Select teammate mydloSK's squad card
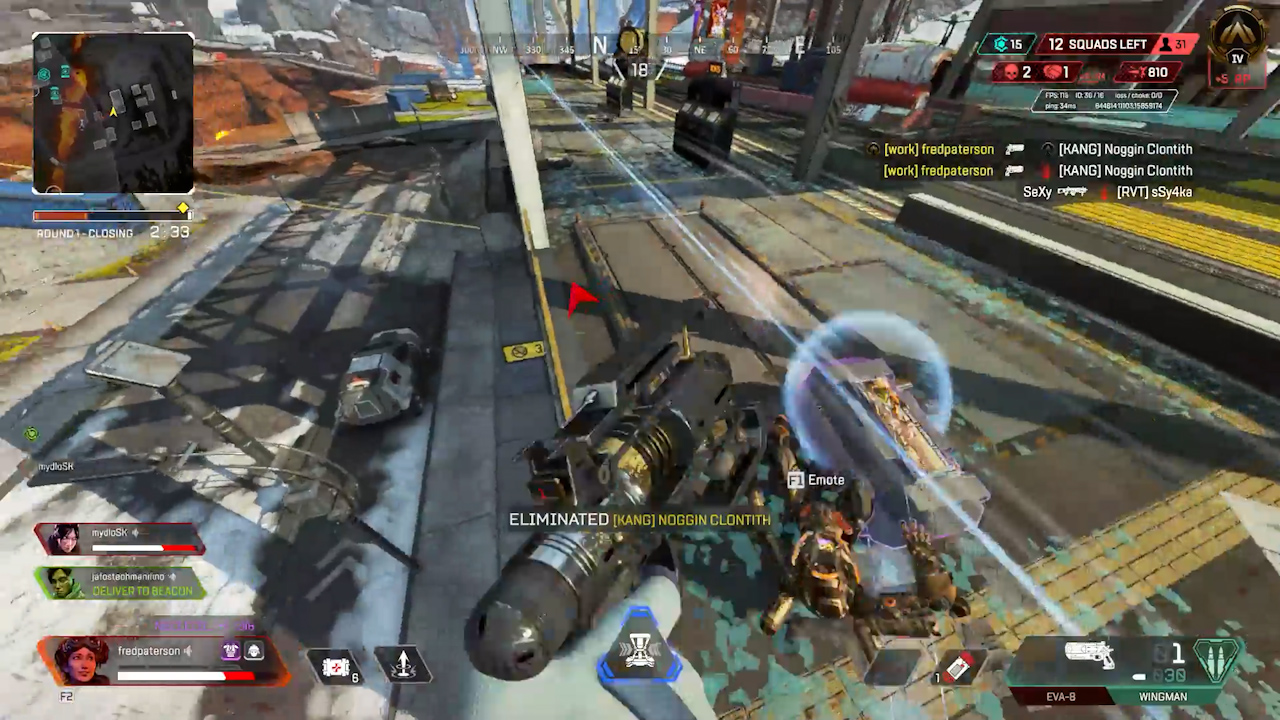 (x=120, y=539)
